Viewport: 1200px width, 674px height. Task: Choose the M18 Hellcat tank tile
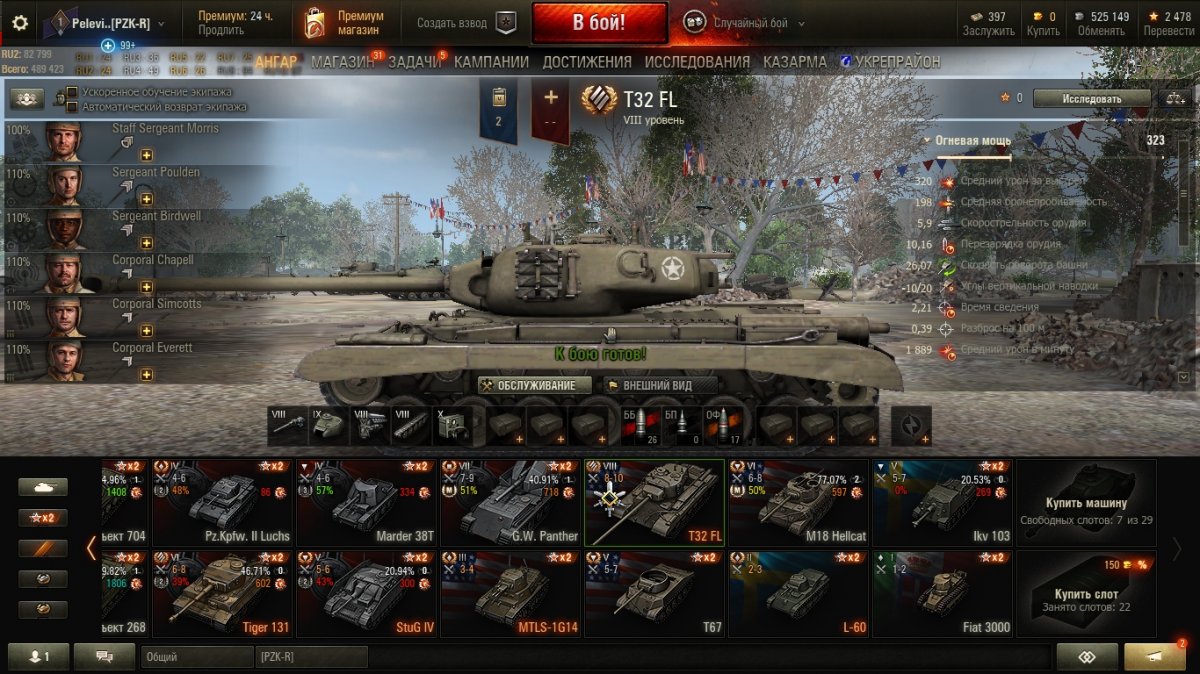point(799,502)
